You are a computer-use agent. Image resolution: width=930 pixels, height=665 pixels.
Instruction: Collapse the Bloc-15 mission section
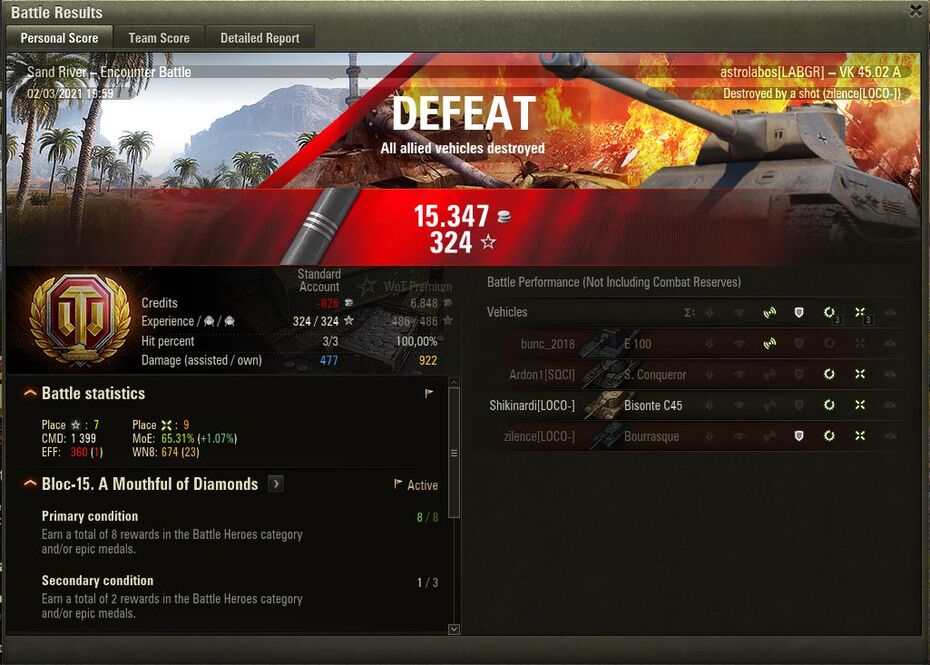tap(31, 484)
